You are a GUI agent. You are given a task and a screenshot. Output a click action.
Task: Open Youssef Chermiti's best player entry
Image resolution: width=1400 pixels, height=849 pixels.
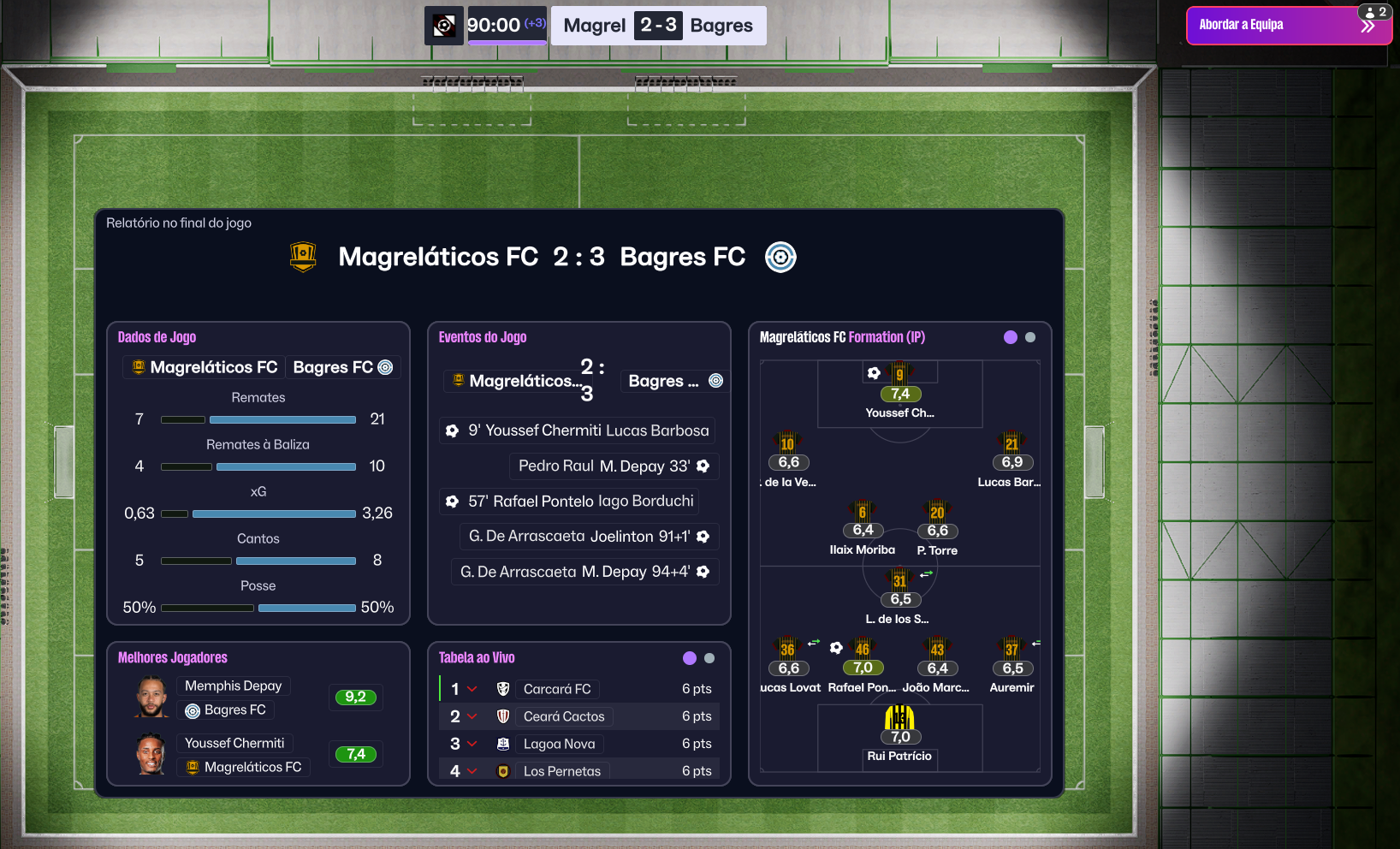(x=234, y=743)
